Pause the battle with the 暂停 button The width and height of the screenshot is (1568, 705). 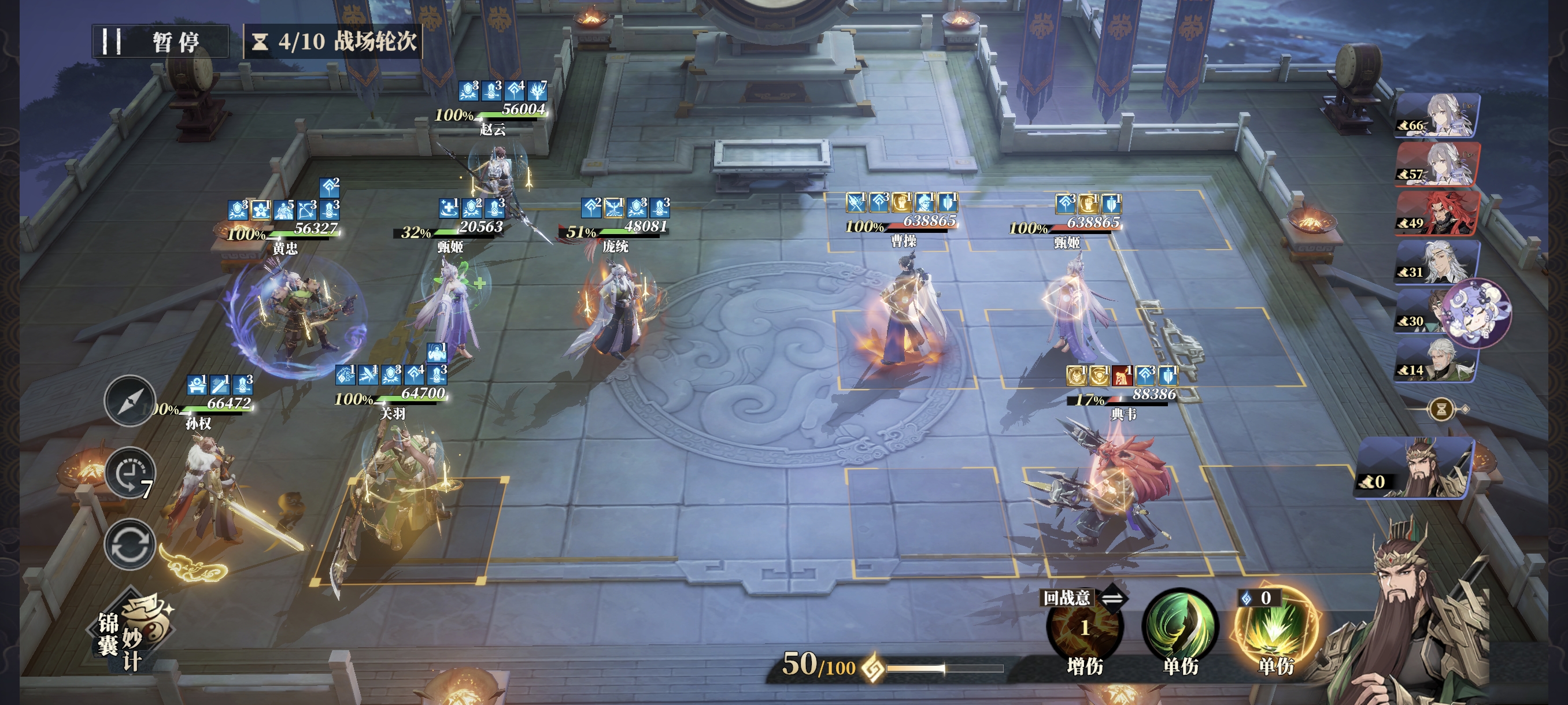[161, 42]
